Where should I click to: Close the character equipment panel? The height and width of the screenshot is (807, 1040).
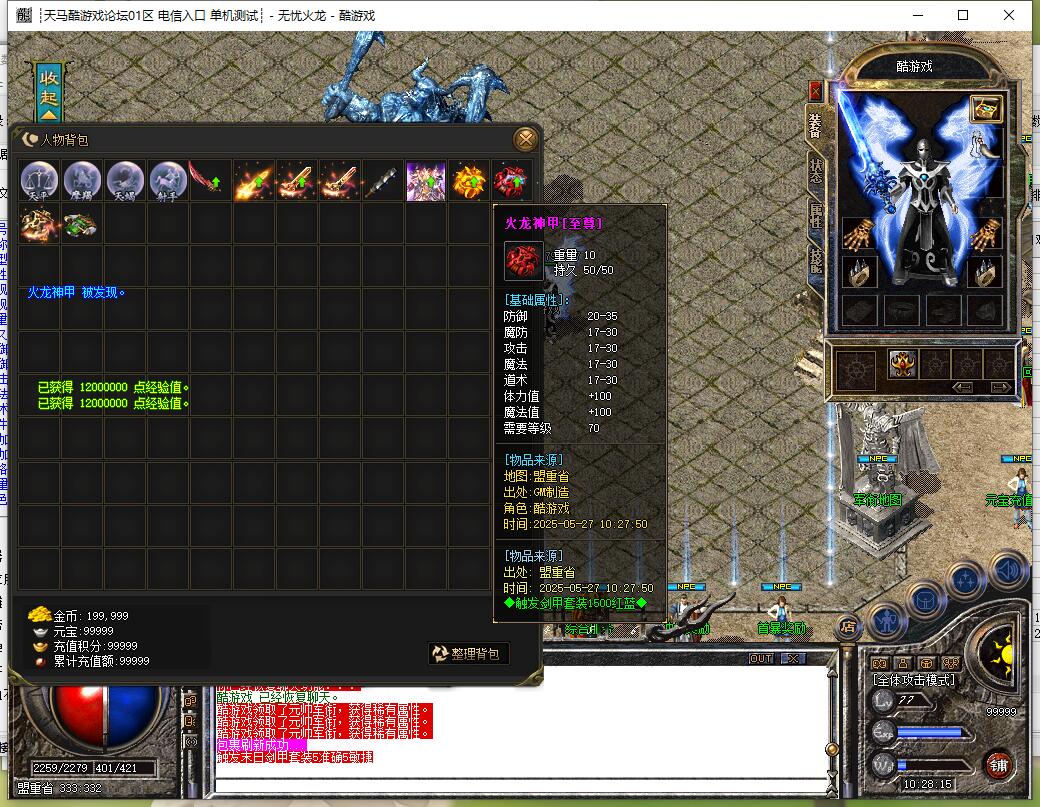(815, 90)
